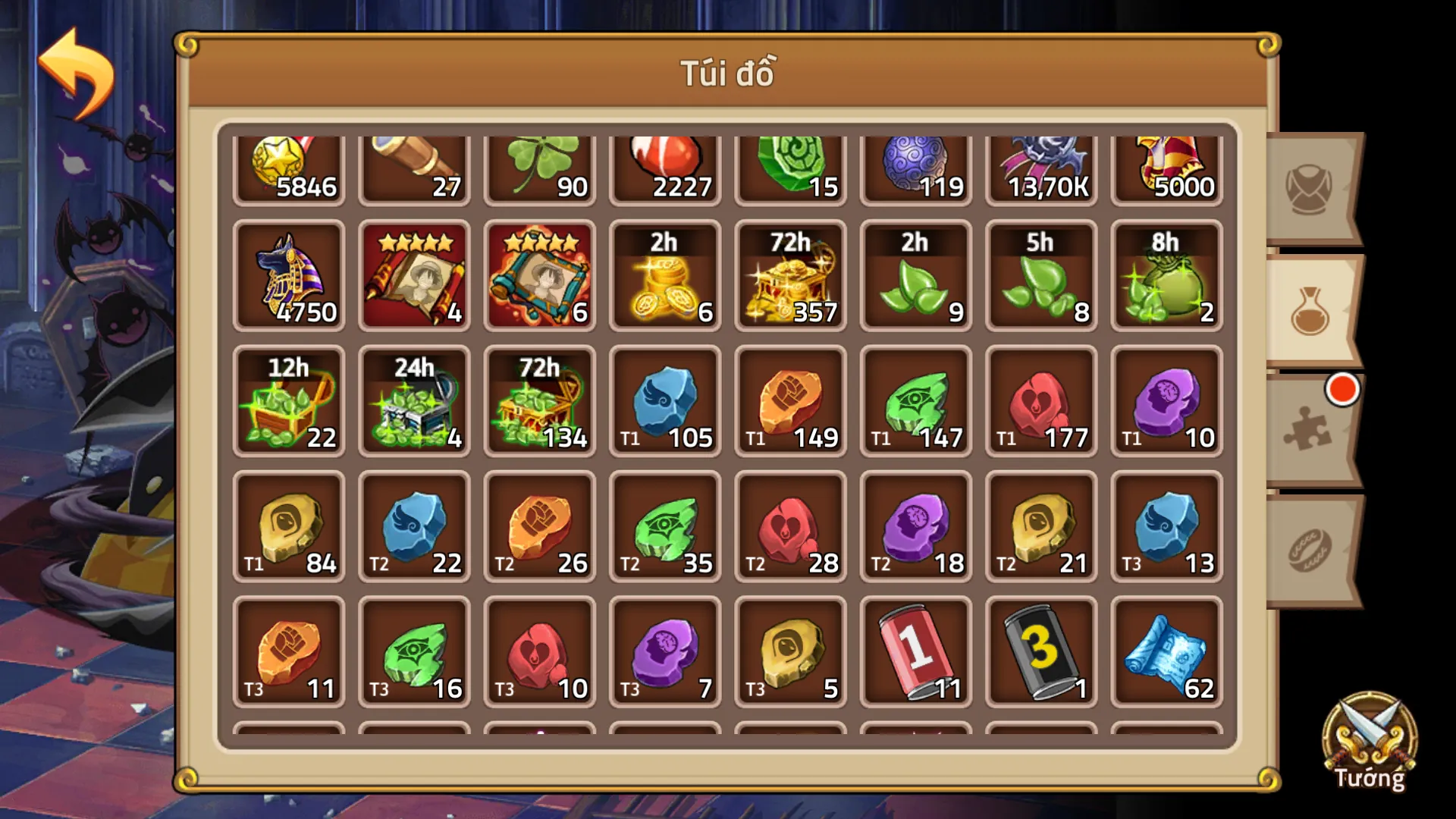Open the blue scroll item showing 62
The width and height of the screenshot is (1456, 819).
(x=1165, y=652)
